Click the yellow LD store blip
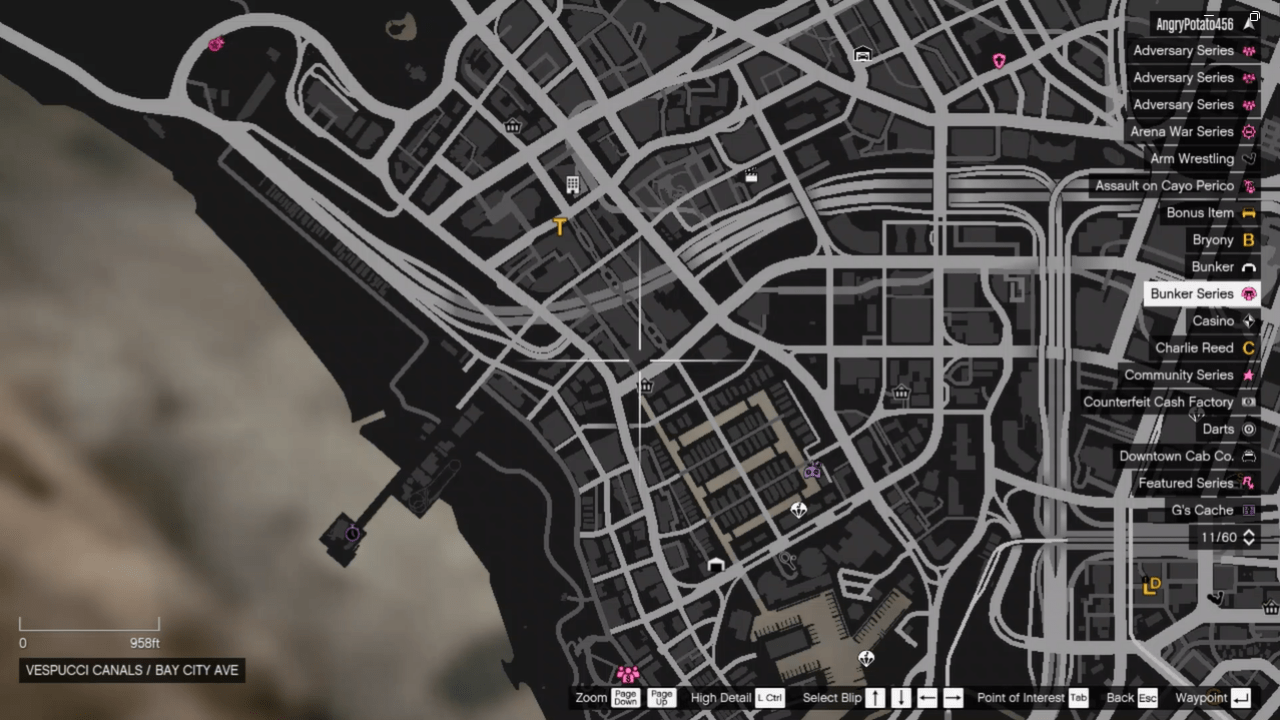The width and height of the screenshot is (1280, 720). (x=1151, y=586)
